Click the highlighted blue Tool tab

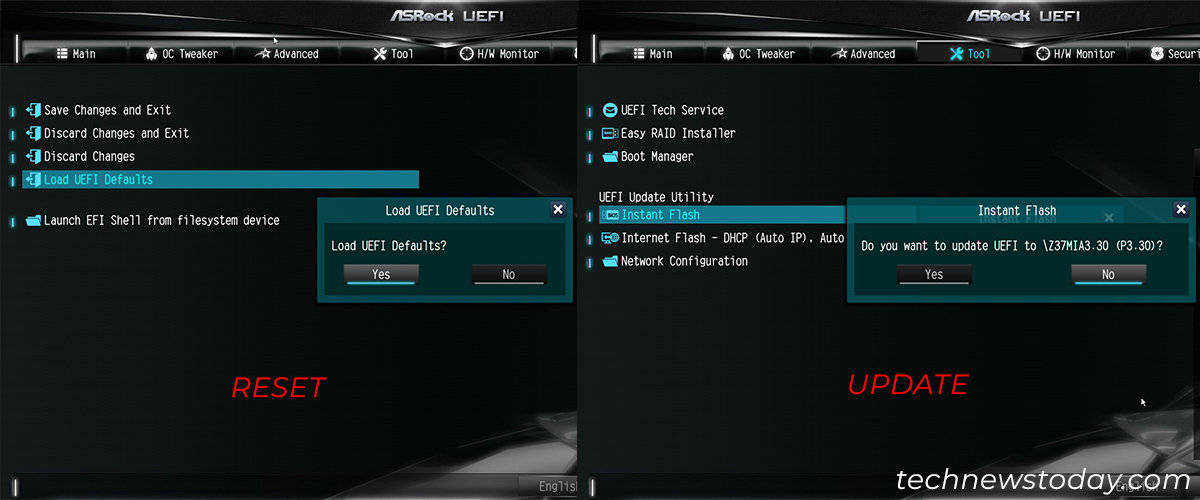[969, 53]
